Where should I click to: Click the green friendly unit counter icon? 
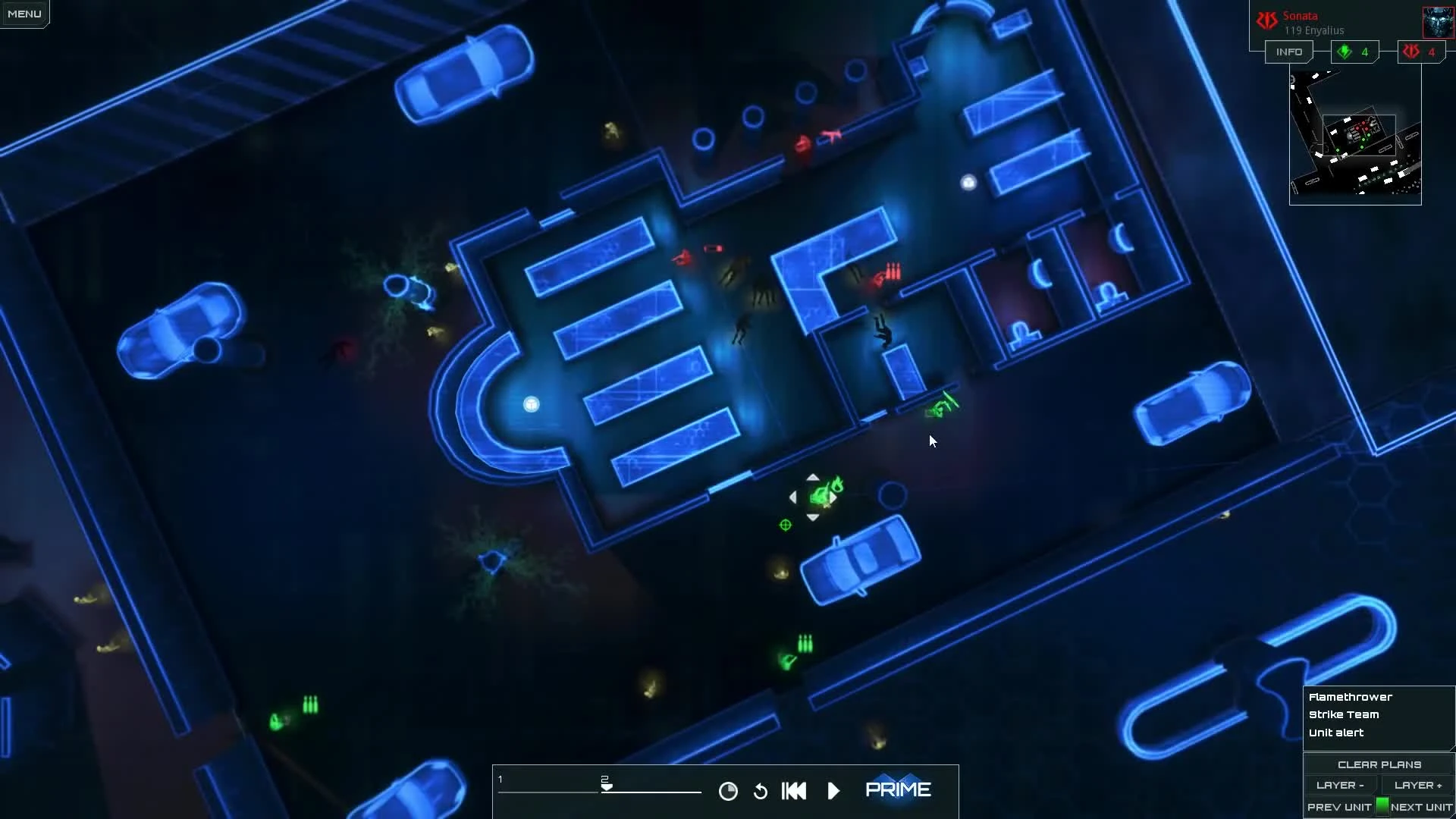(1345, 52)
